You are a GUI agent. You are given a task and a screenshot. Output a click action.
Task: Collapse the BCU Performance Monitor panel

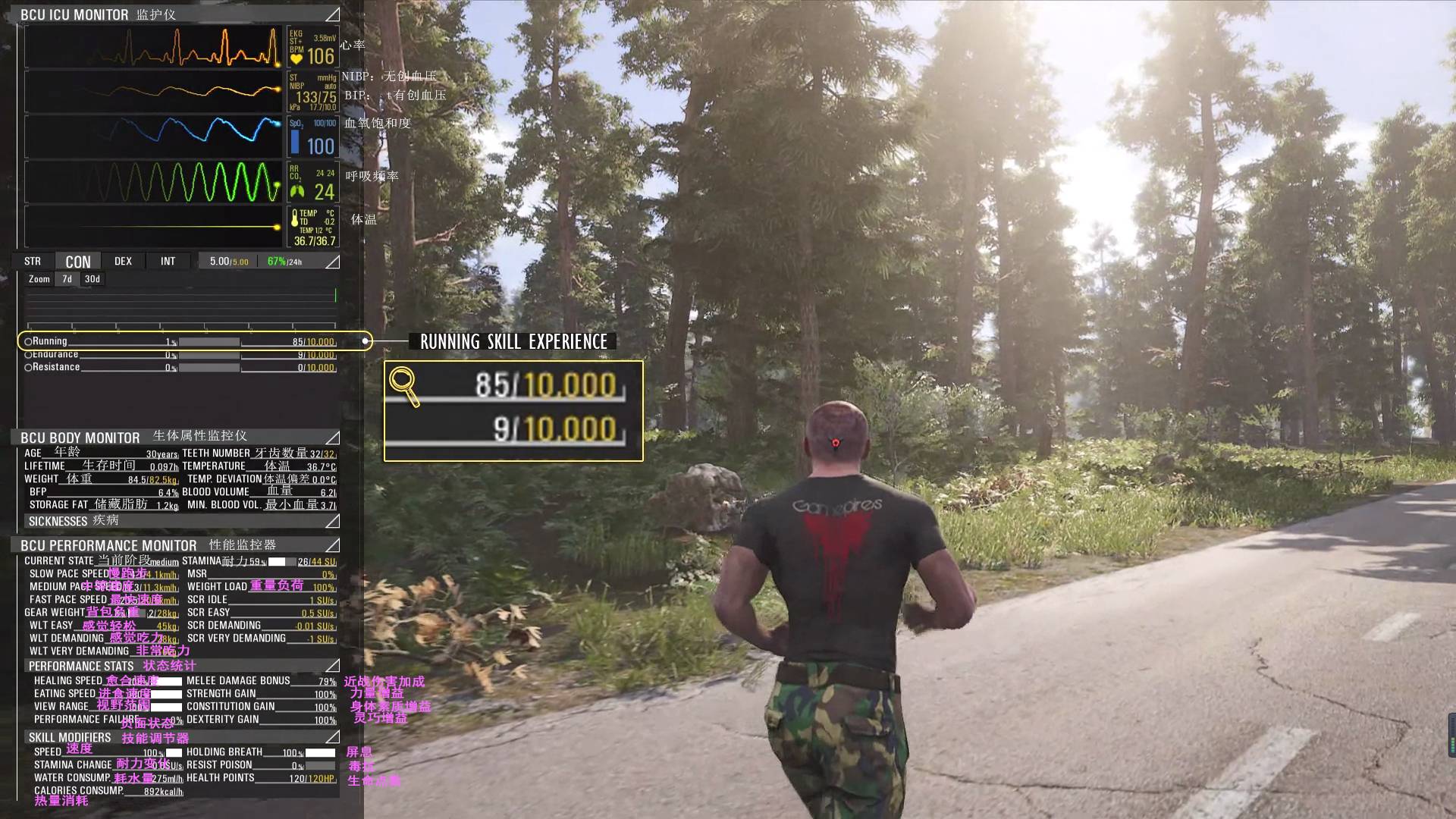click(x=332, y=545)
